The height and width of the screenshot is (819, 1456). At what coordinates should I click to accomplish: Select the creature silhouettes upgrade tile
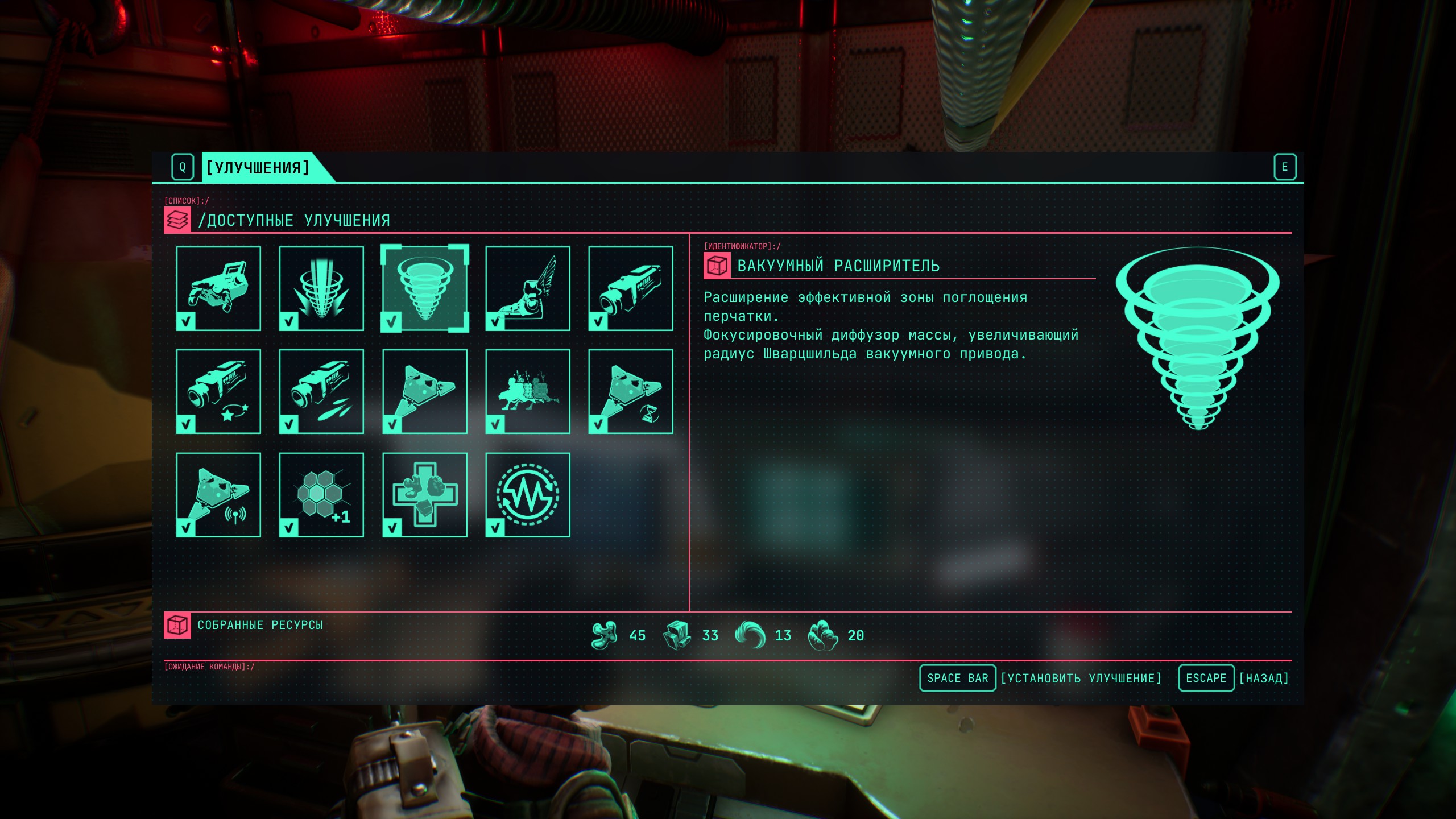point(528,391)
